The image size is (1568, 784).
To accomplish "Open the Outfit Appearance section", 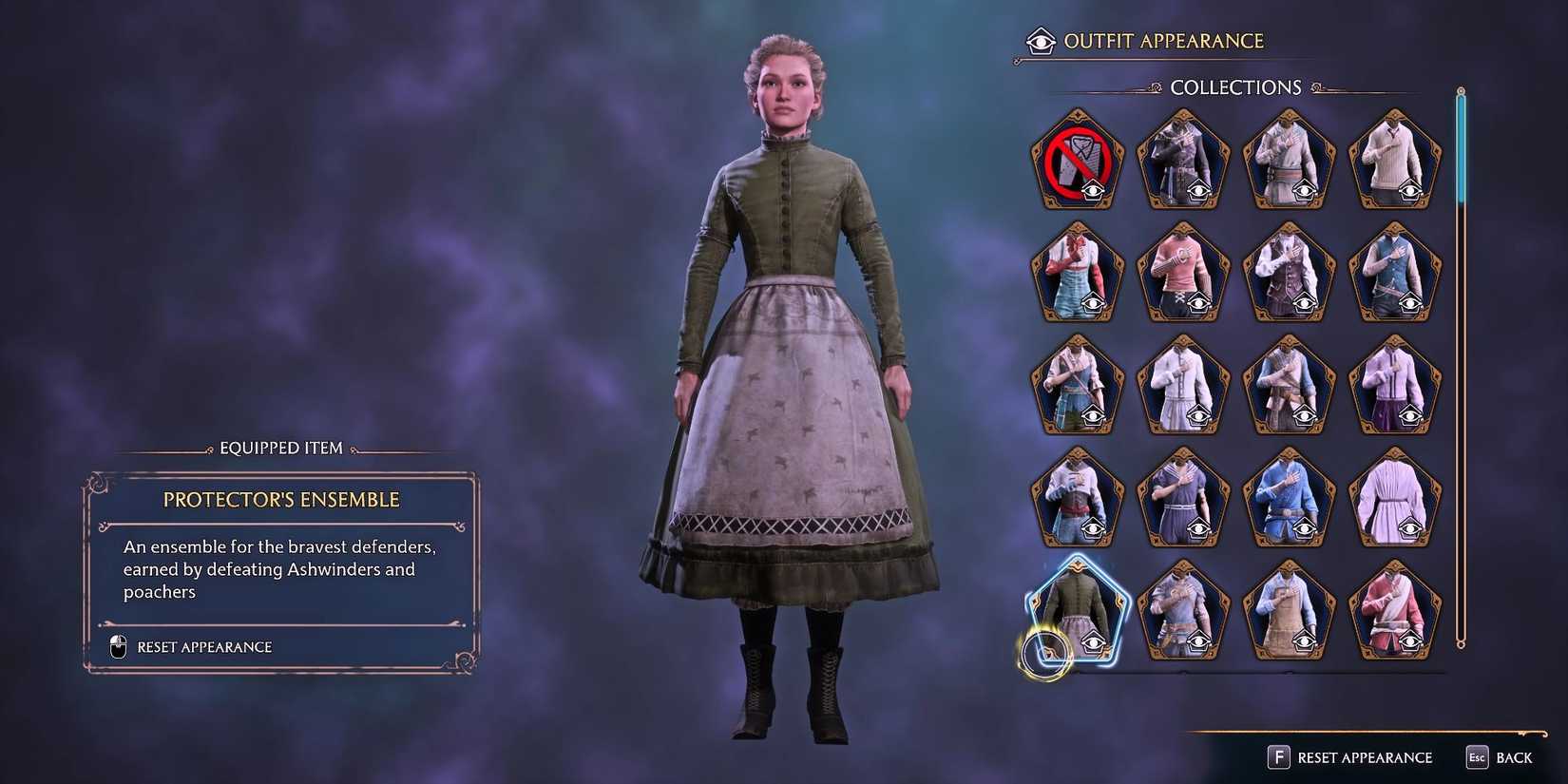I will point(1165,41).
